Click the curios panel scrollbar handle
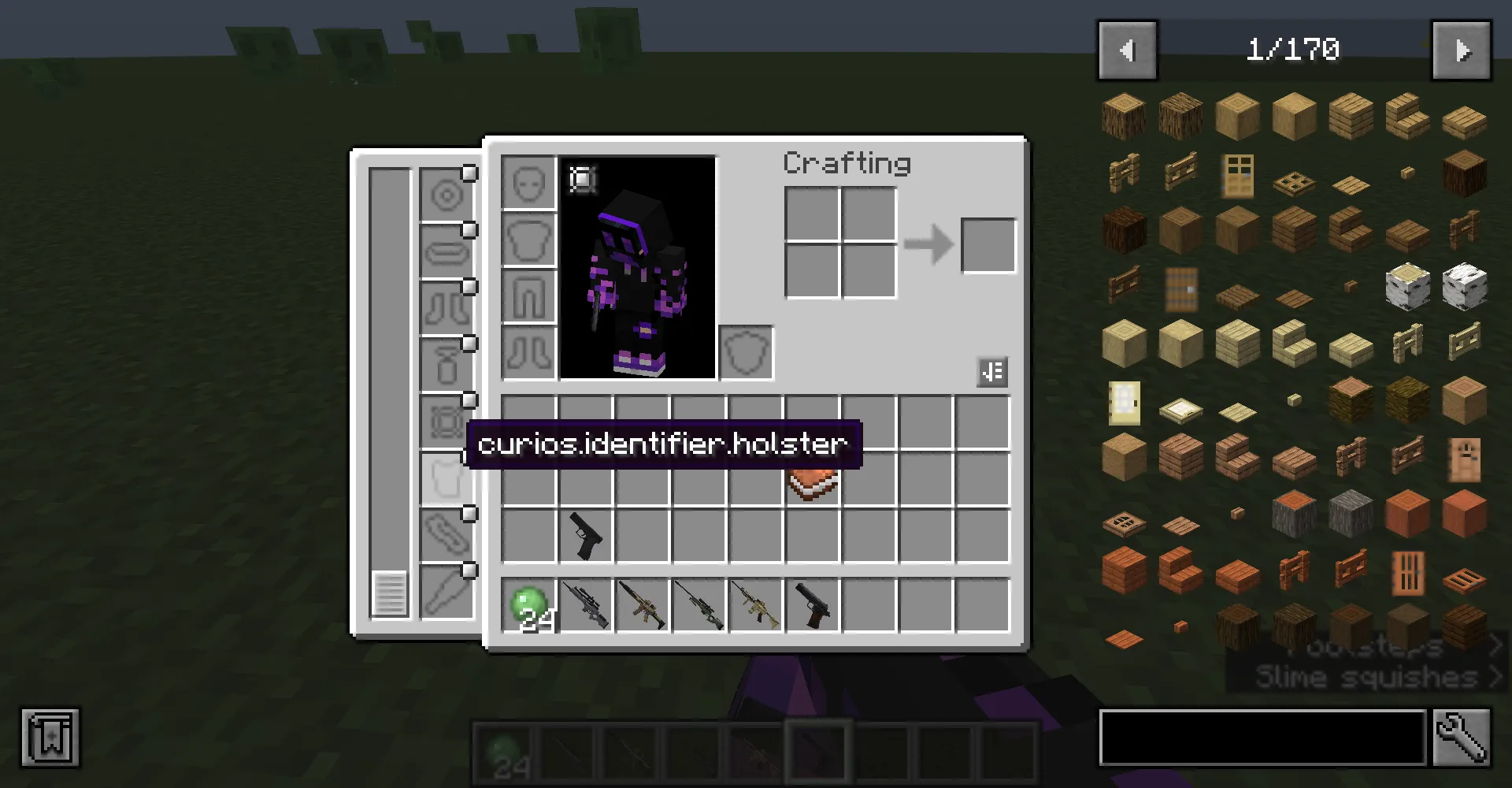The width and height of the screenshot is (1512, 788). click(x=389, y=593)
